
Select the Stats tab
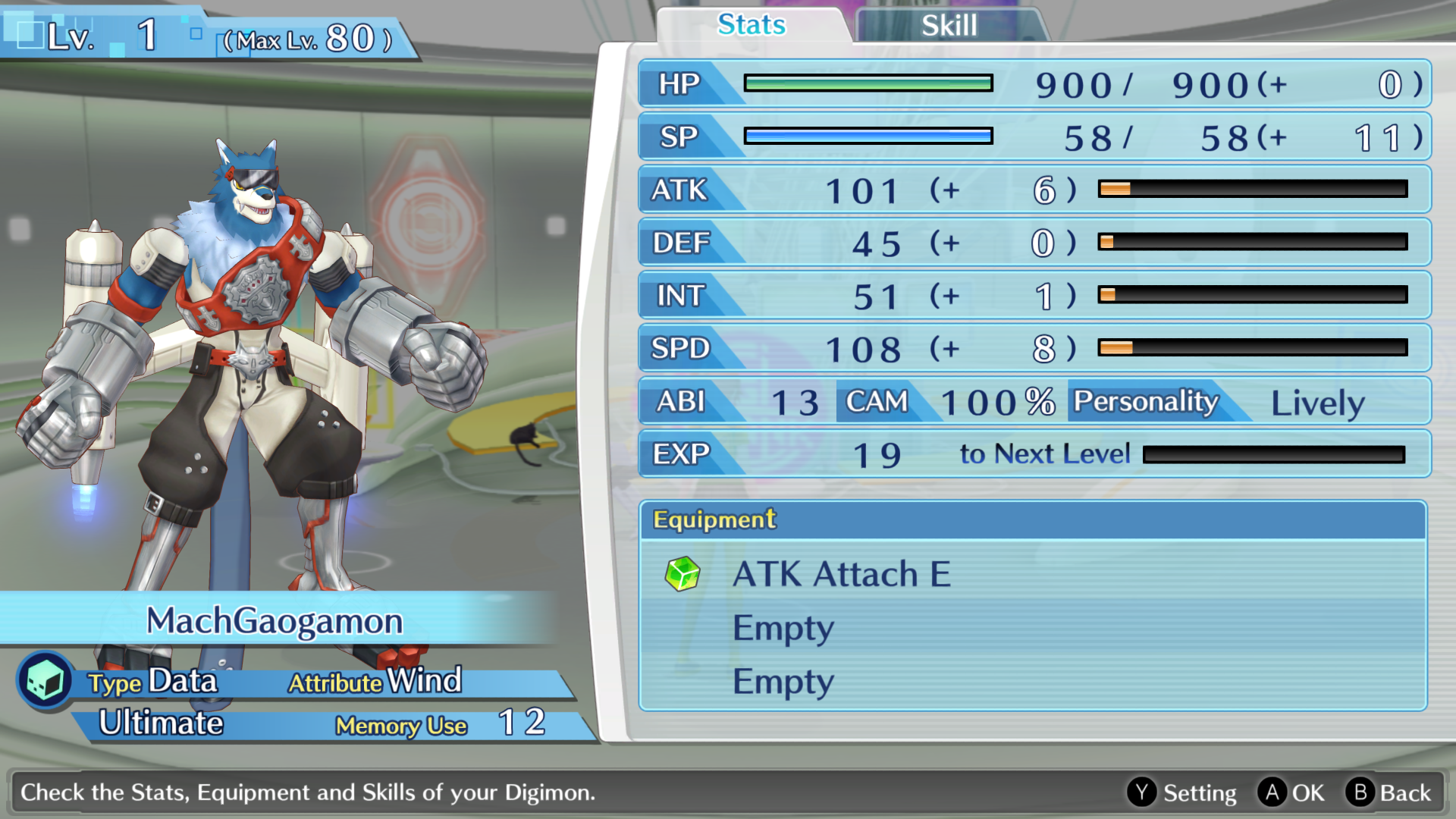point(752,25)
